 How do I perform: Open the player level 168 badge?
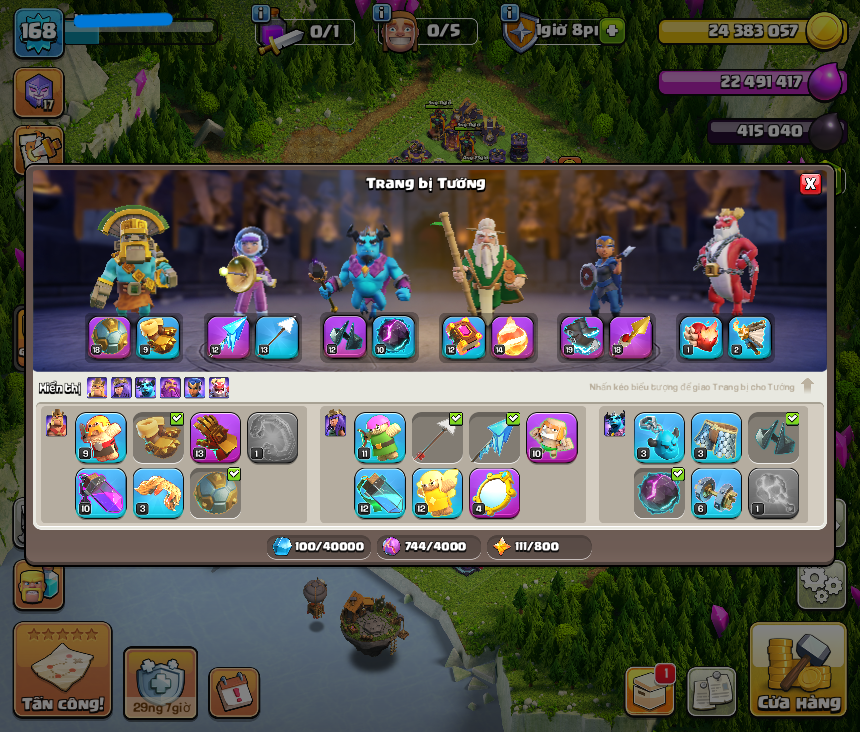click(38, 32)
